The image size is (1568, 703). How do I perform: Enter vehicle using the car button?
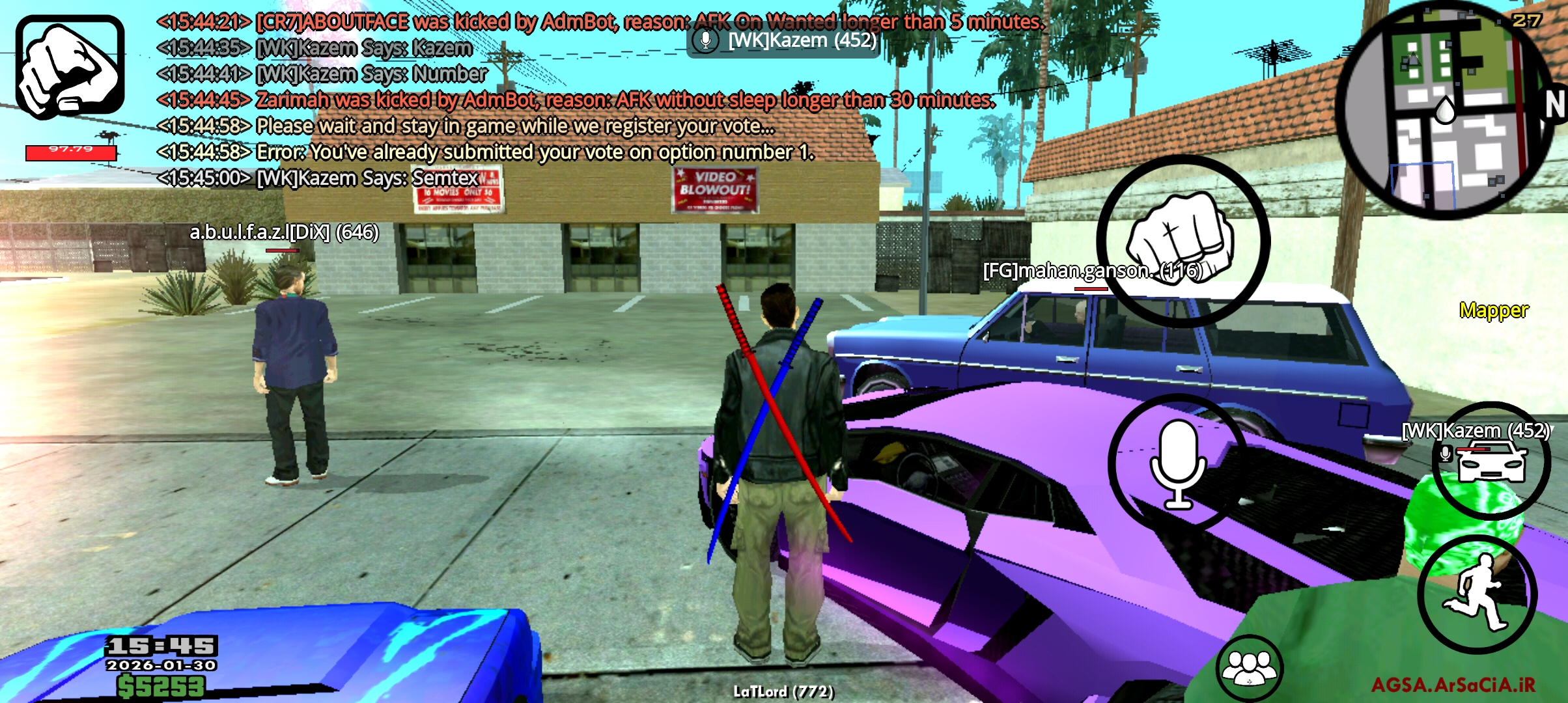[1491, 461]
